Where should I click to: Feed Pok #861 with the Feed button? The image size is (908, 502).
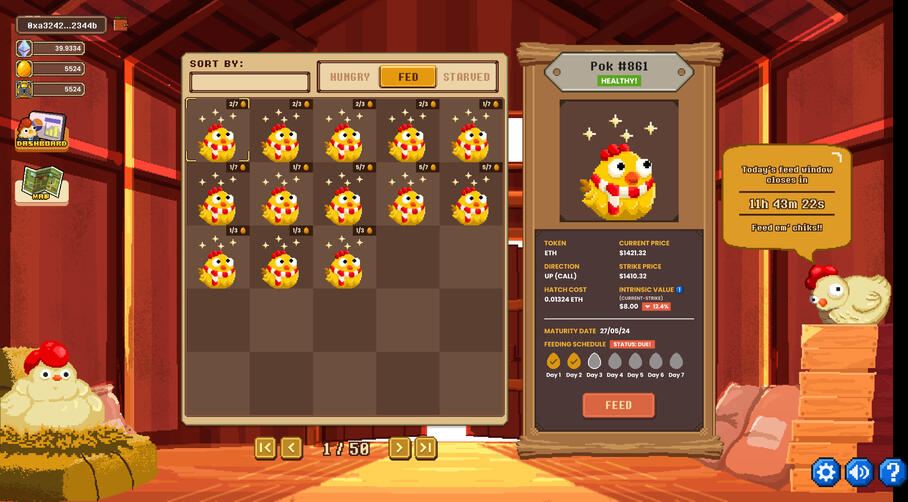coord(618,405)
